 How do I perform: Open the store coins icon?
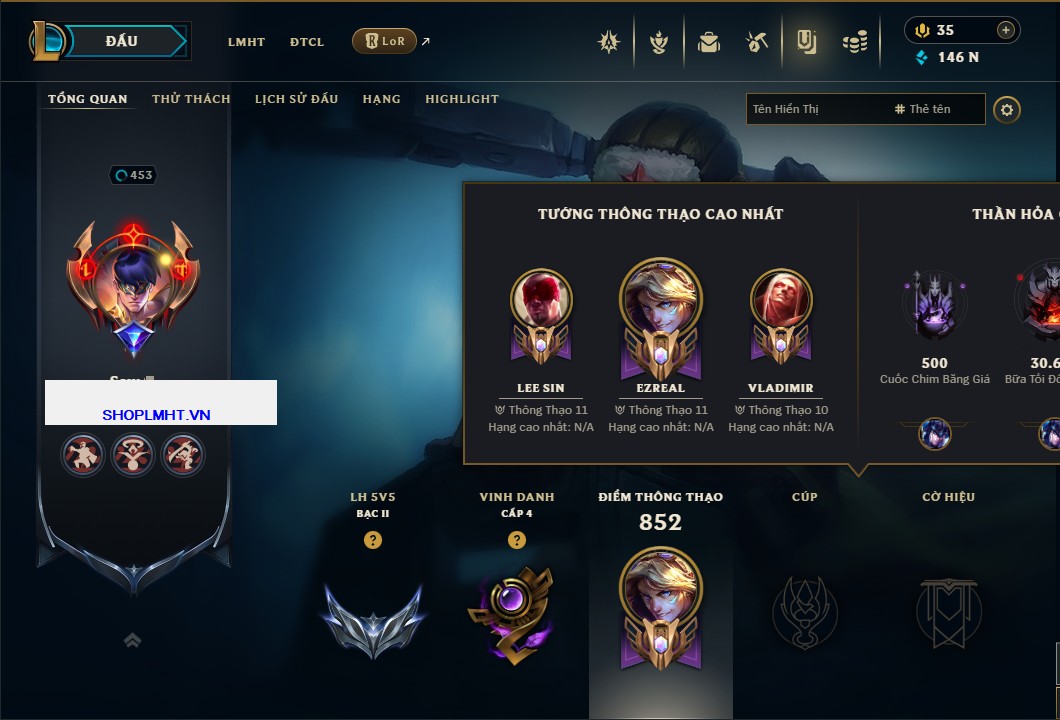[854, 42]
